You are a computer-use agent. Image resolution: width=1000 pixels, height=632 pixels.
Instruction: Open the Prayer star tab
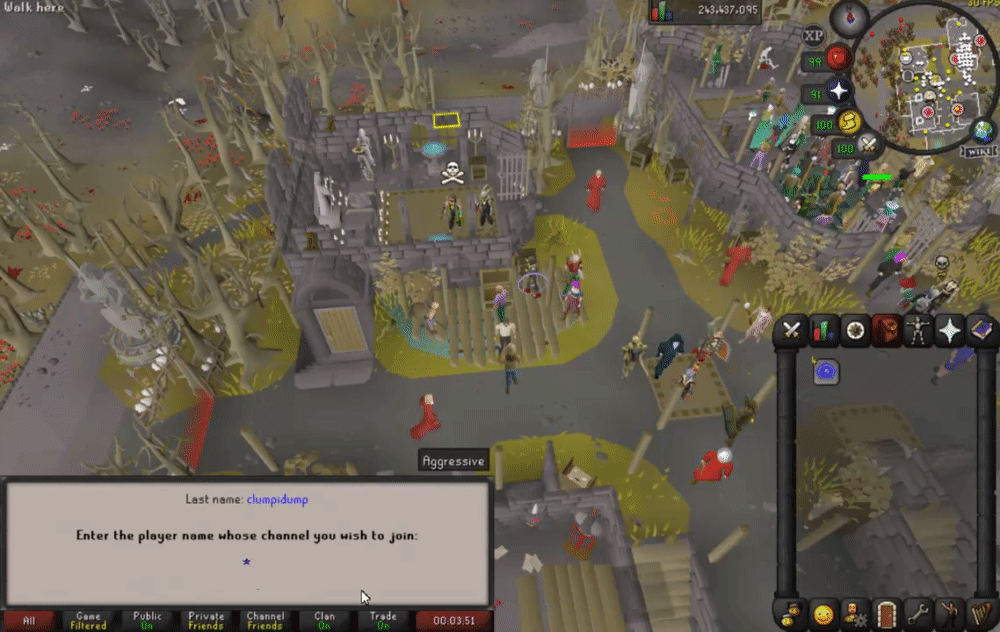(949, 329)
